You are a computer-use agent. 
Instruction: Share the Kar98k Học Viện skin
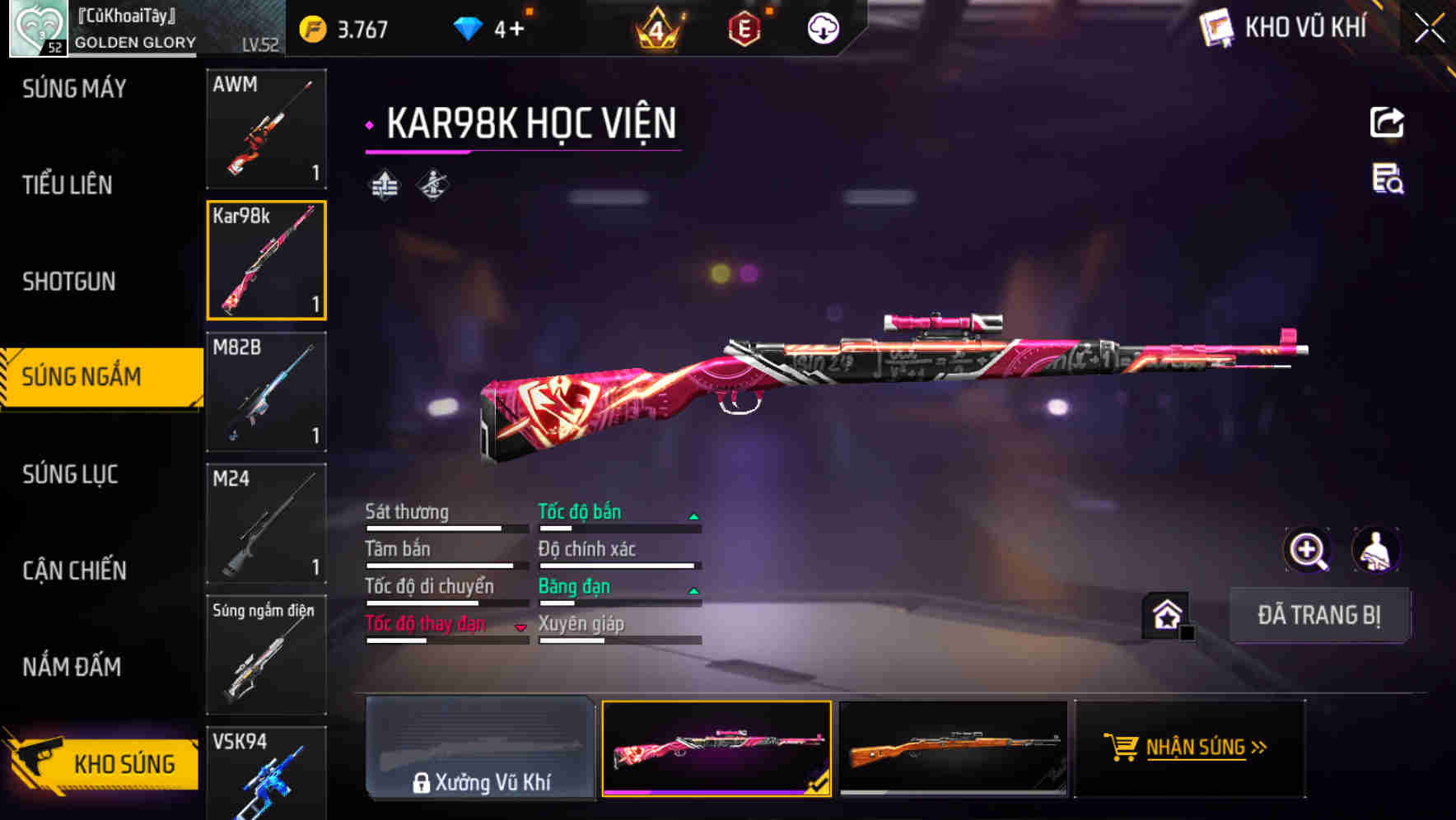coord(1388,122)
